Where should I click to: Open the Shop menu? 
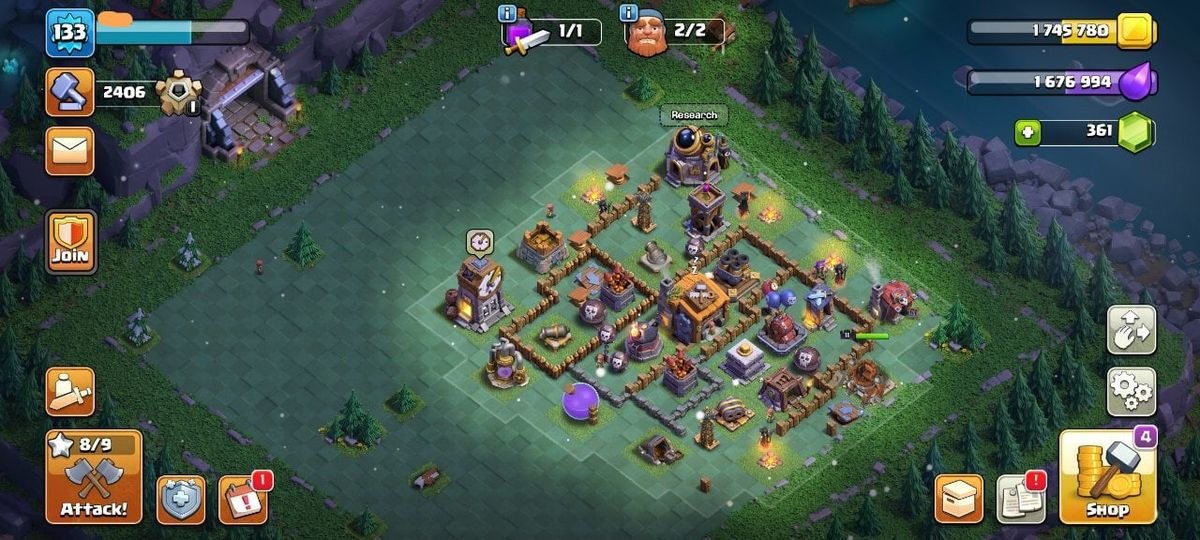point(1107,477)
